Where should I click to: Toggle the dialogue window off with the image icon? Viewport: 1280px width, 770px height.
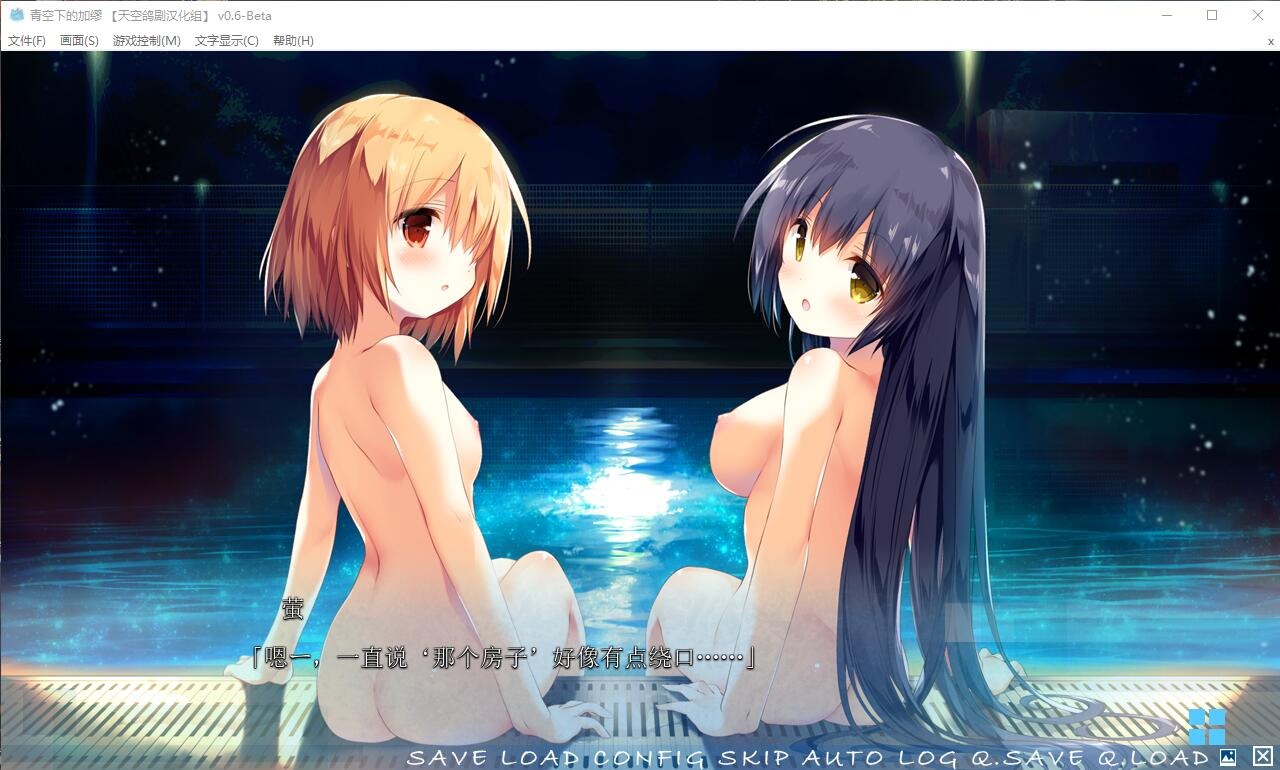pos(1228,759)
